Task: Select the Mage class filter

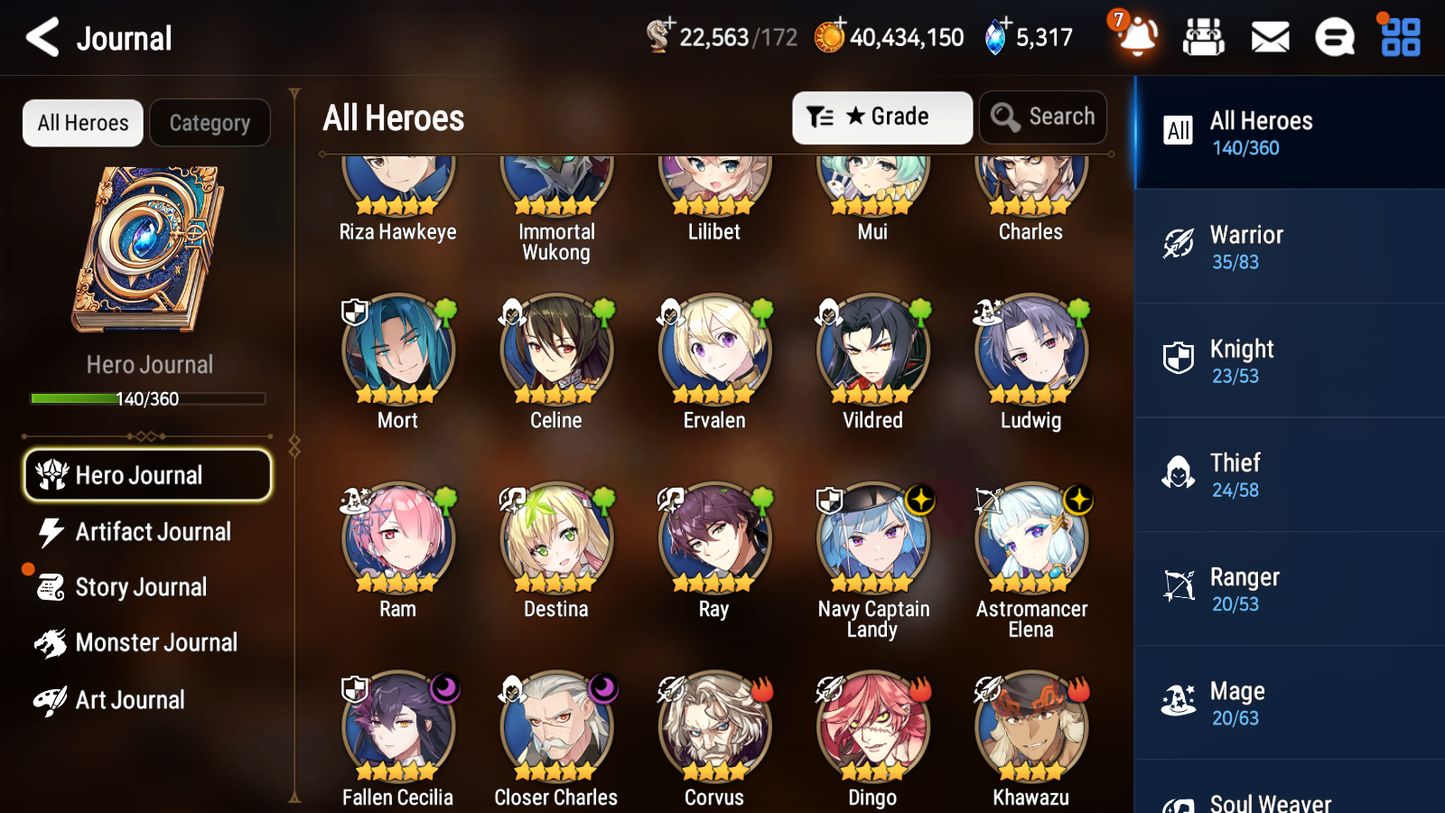Action: (1289, 702)
